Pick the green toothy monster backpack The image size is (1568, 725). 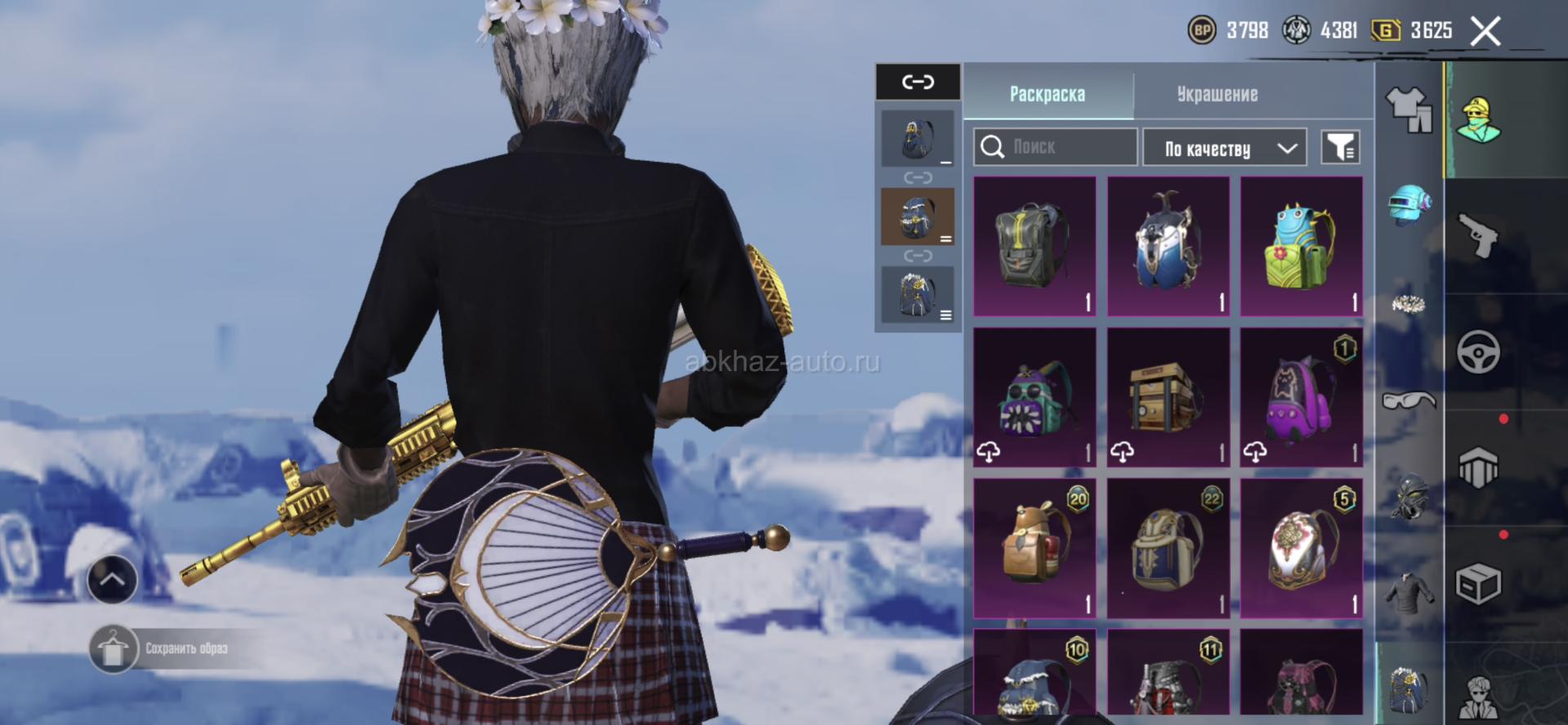click(x=1034, y=397)
